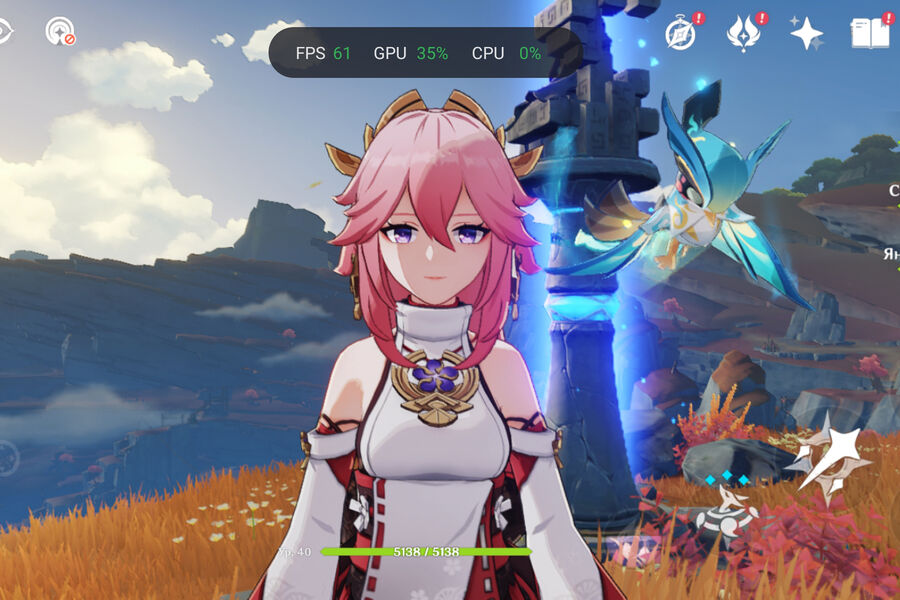The height and width of the screenshot is (600, 900).
Task: Open the winged Battle Pass icon
Action: point(743,34)
